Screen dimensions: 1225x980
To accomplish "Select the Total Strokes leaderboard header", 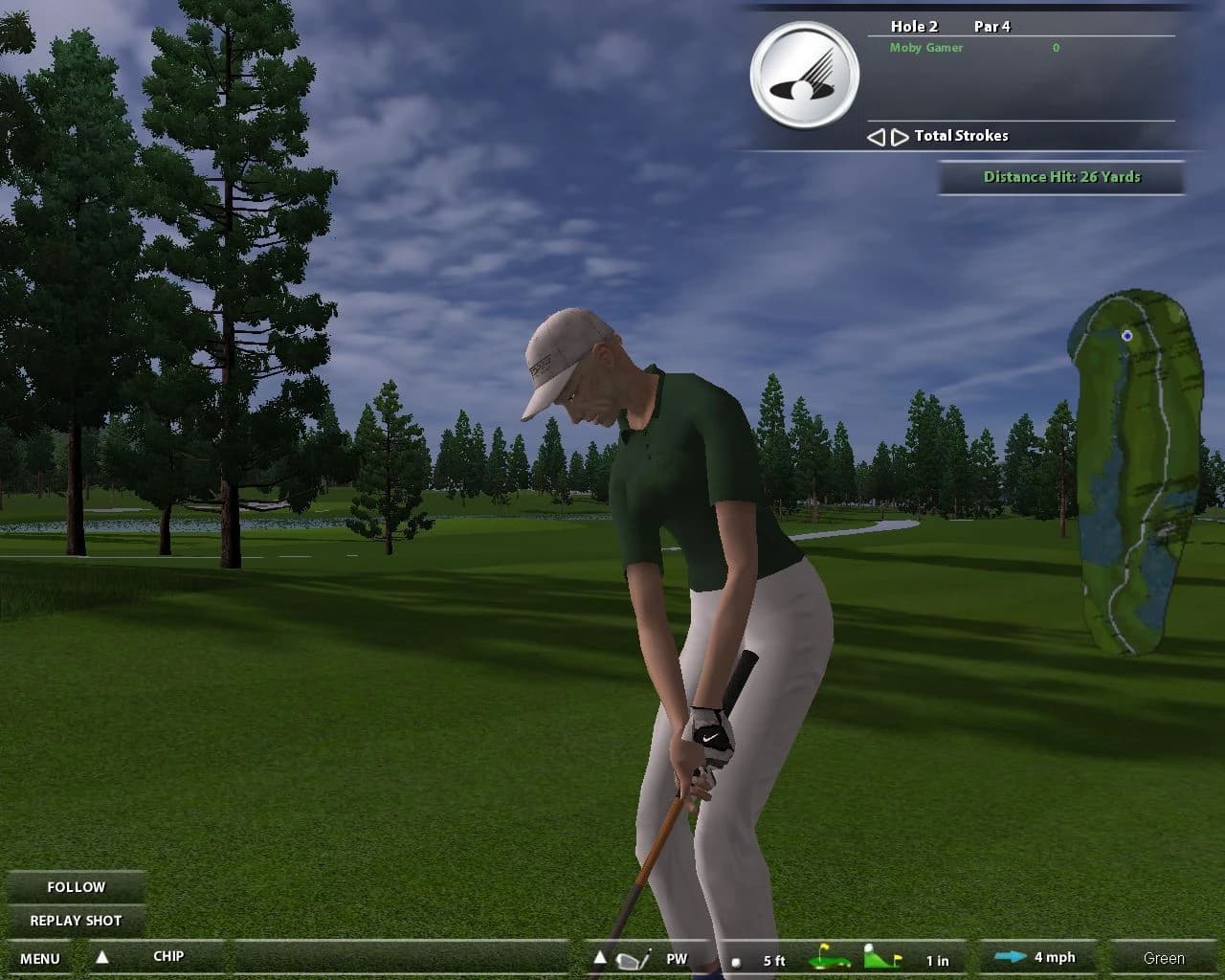I will coord(960,136).
